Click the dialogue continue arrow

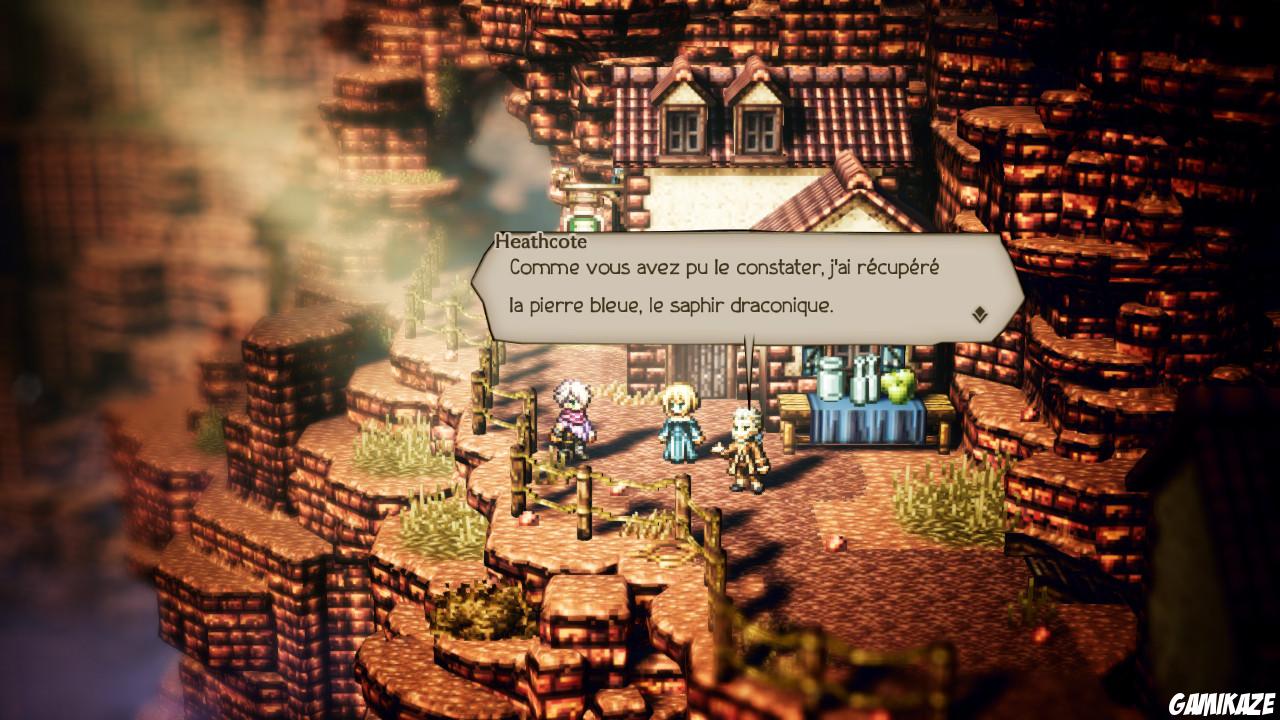(978, 312)
